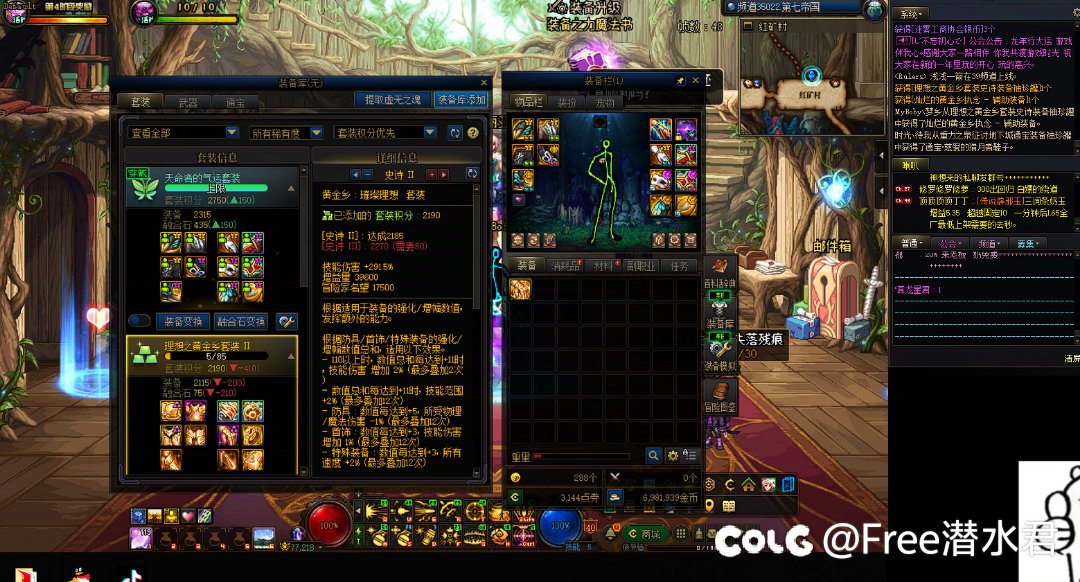This screenshot has height=582, width=1080.
Task: Switch to the 装扮 tab
Action: pos(567,102)
